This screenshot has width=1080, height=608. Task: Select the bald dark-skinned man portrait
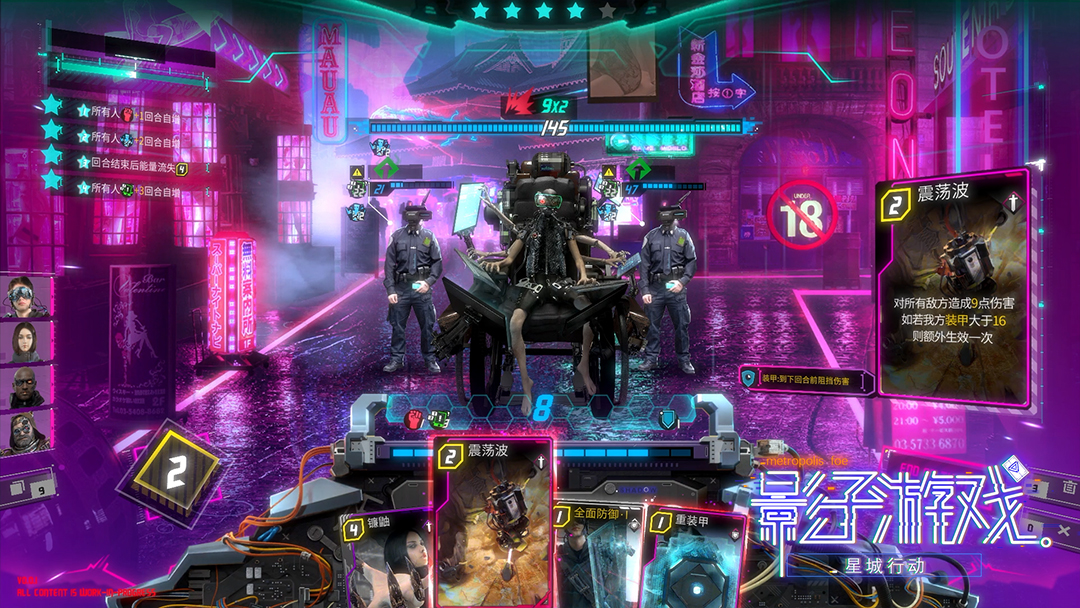tap(29, 387)
